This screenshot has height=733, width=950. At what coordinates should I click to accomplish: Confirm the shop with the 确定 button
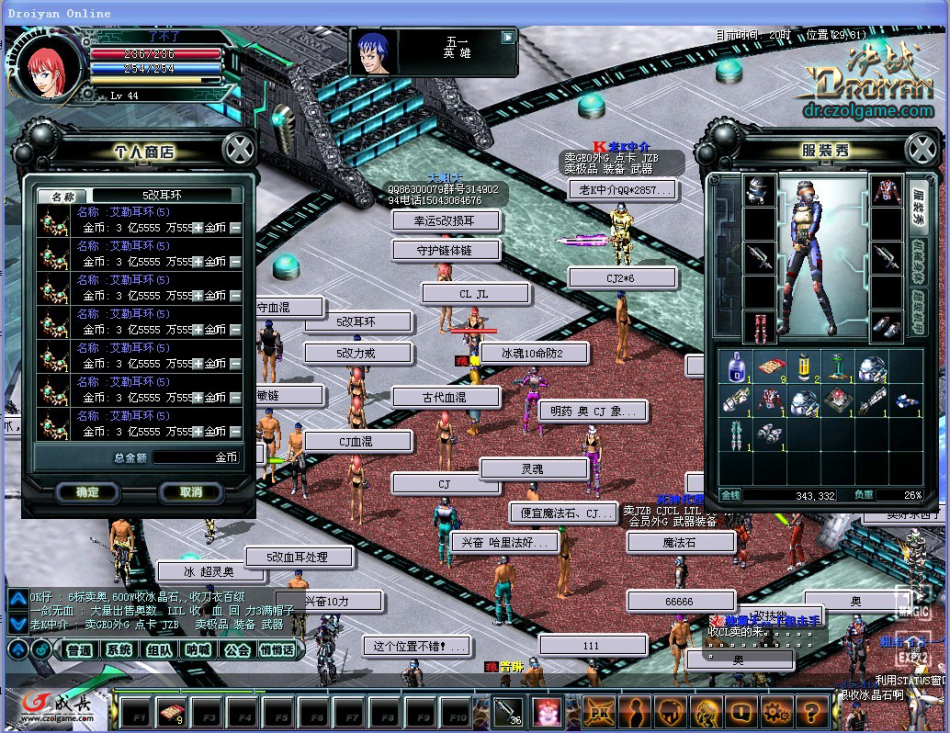(x=88, y=492)
